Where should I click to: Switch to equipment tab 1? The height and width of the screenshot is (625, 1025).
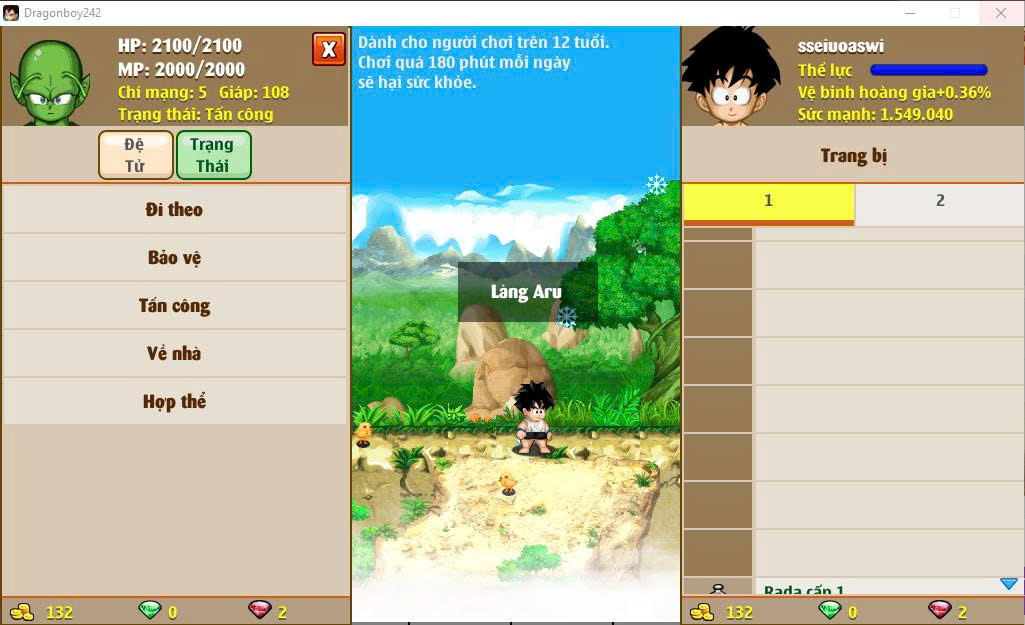[x=768, y=201]
